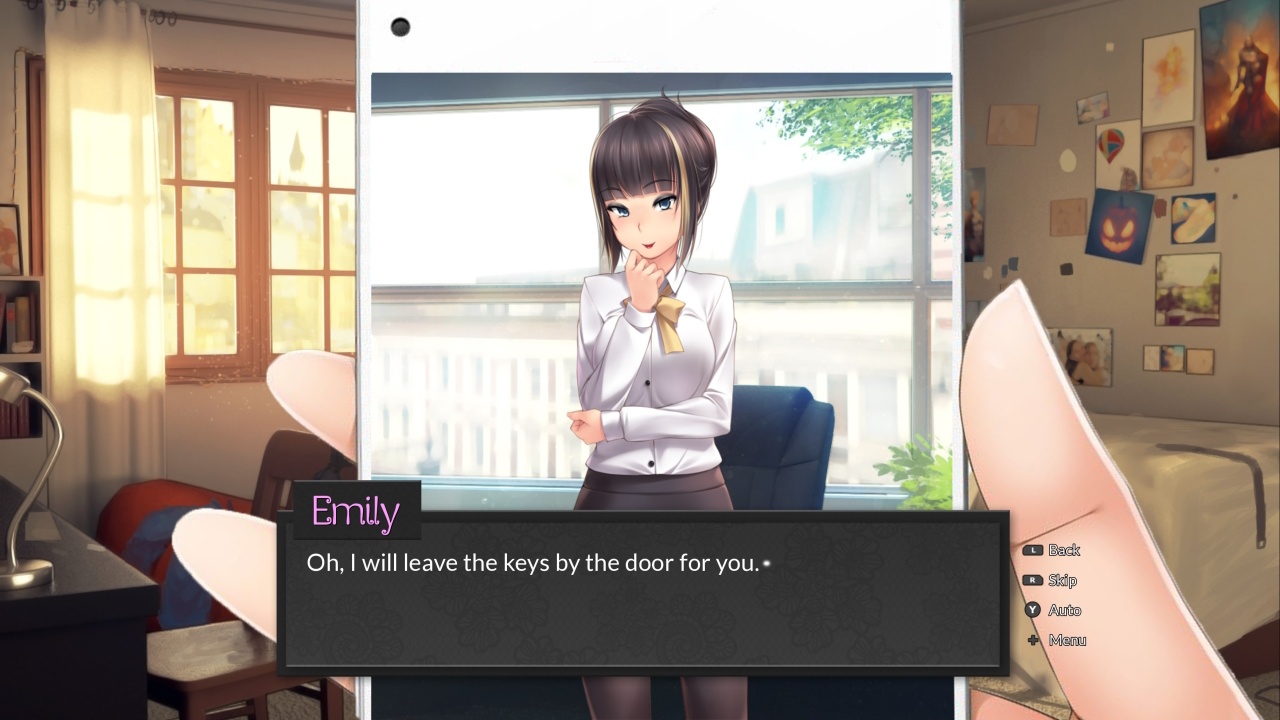Click Emily's character sprite on the phone
The width and height of the screenshot is (1280, 720).
650,300
